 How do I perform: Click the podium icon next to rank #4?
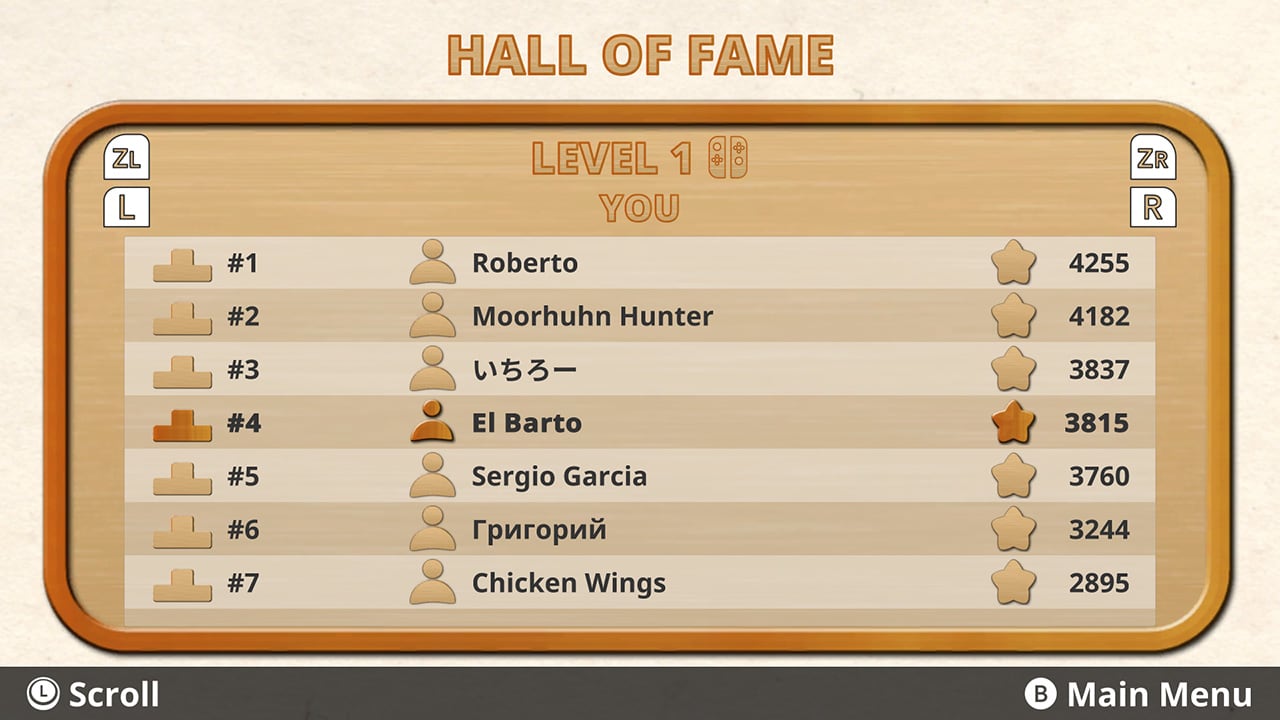point(182,423)
